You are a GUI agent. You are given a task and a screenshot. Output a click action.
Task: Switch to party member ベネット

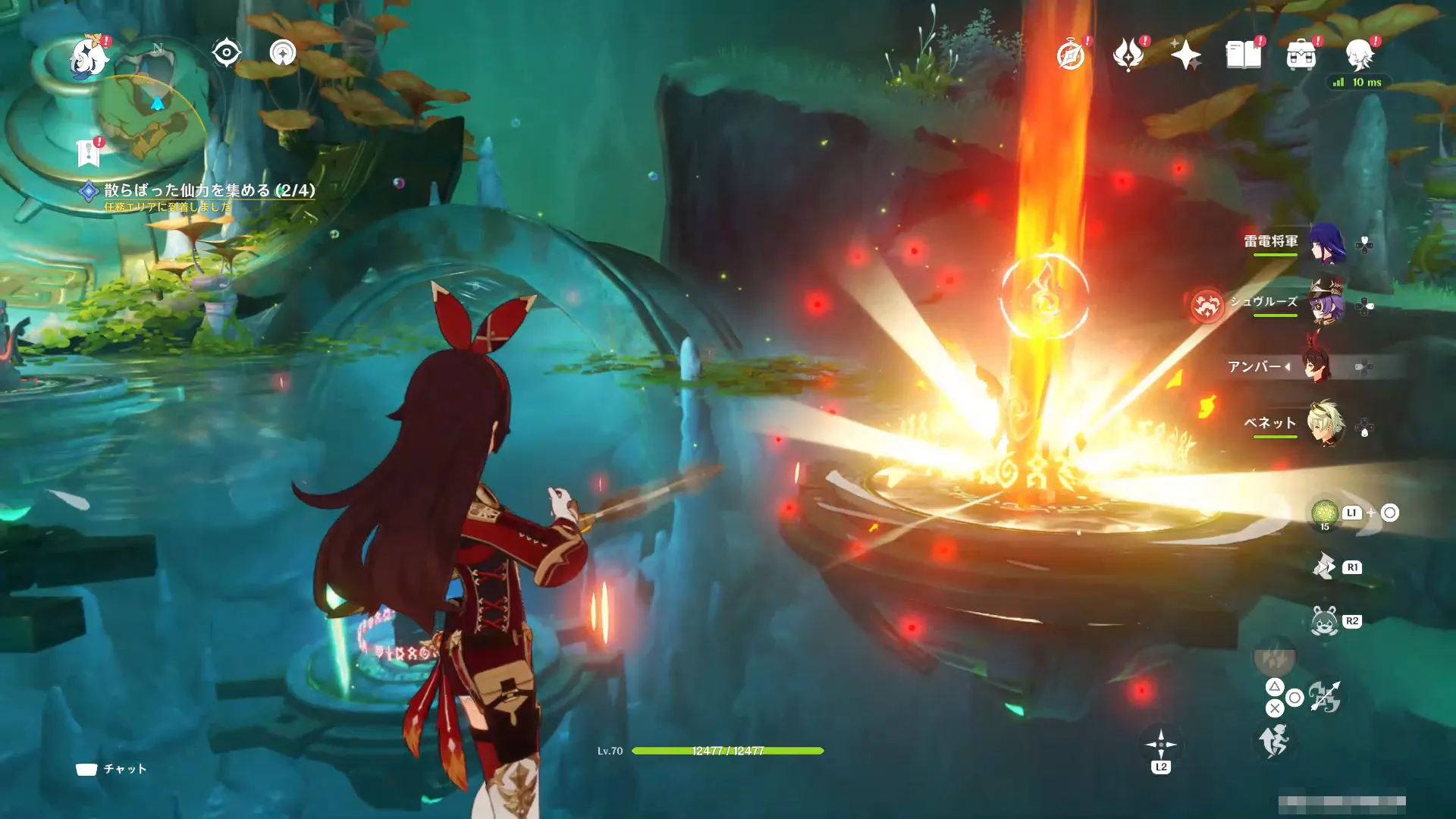(x=1325, y=423)
